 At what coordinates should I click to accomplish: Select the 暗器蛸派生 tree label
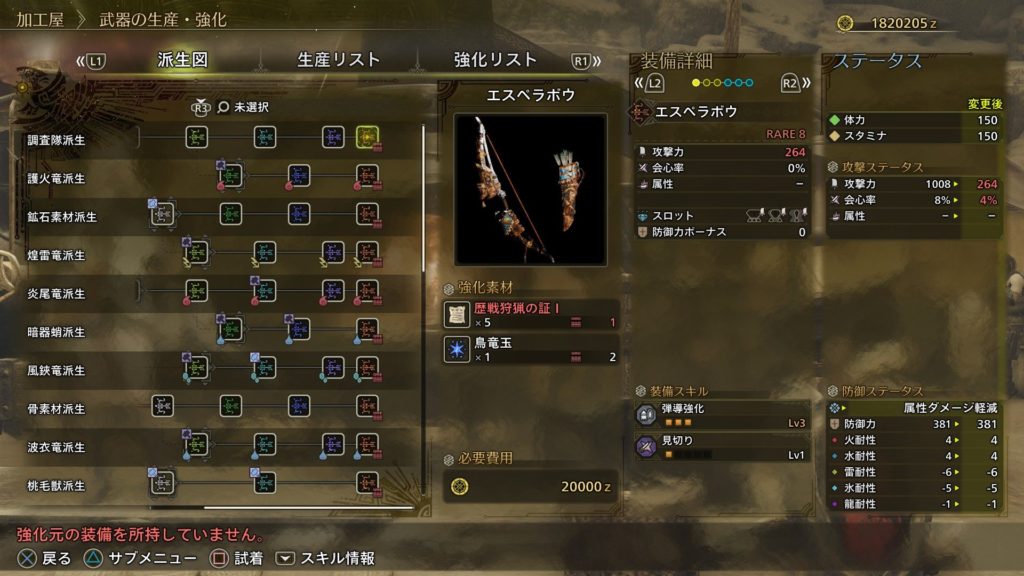coord(57,332)
